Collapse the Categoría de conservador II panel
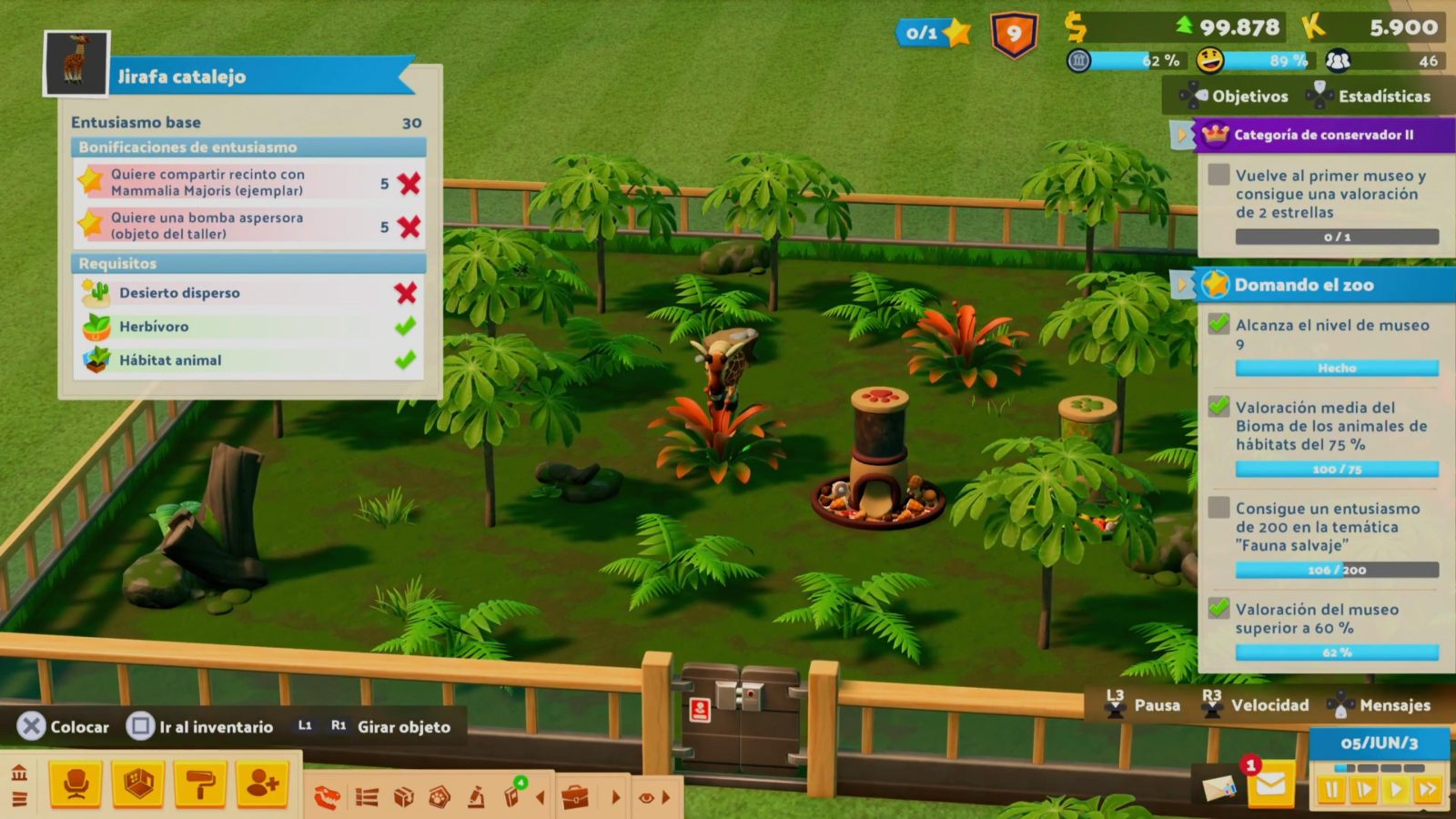This screenshot has height=819, width=1456. tap(1182, 135)
